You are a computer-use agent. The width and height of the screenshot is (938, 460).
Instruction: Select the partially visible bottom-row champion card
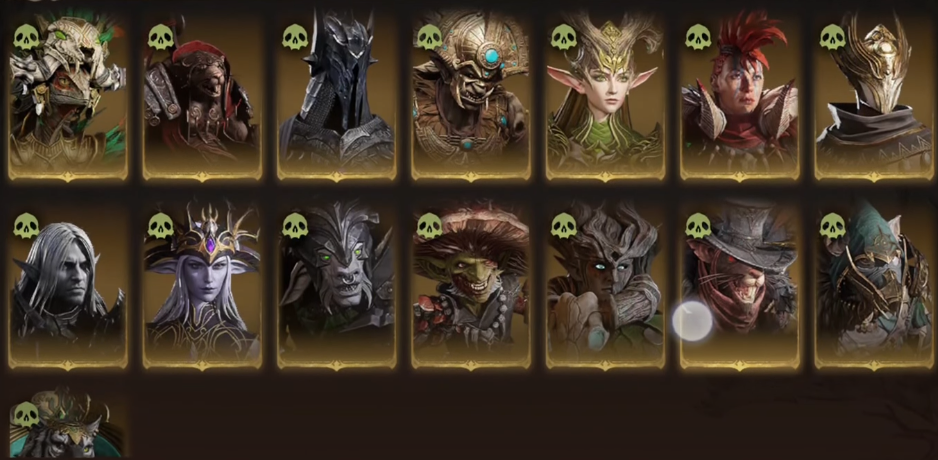coord(68,428)
